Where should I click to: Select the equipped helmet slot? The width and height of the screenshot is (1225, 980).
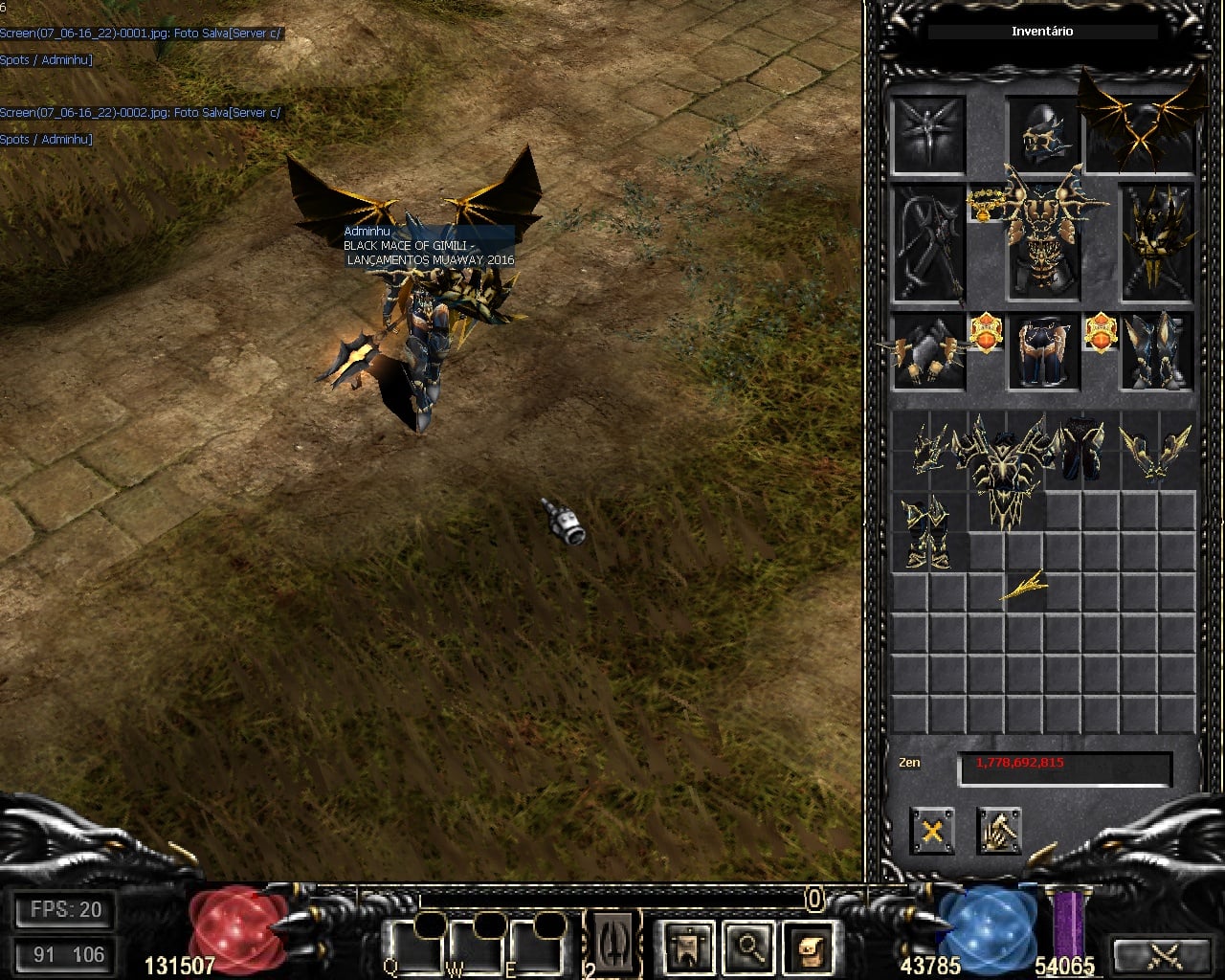pos(1043,132)
